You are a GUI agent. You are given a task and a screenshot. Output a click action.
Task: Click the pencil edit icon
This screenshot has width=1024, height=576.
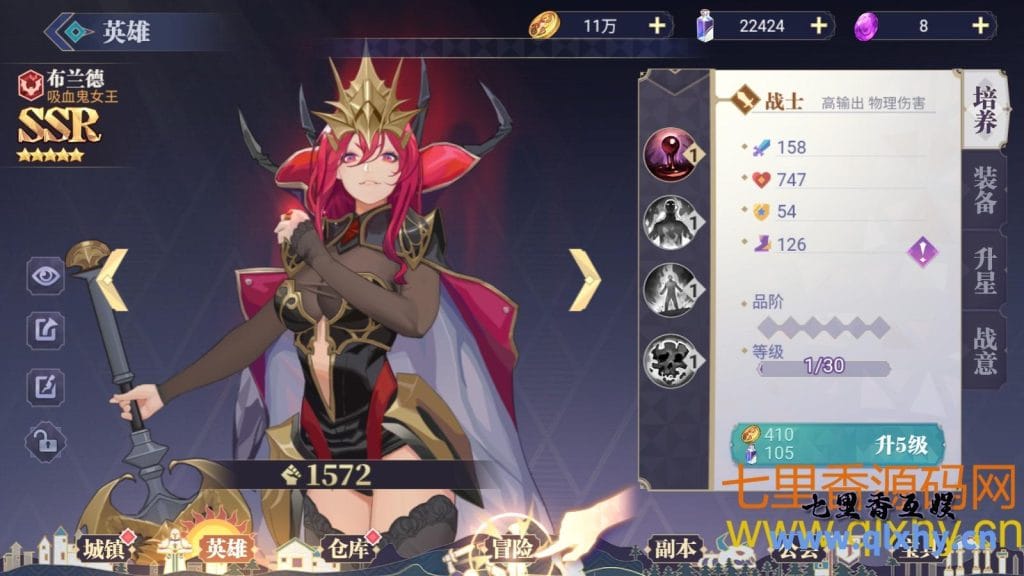[x=45, y=385]
